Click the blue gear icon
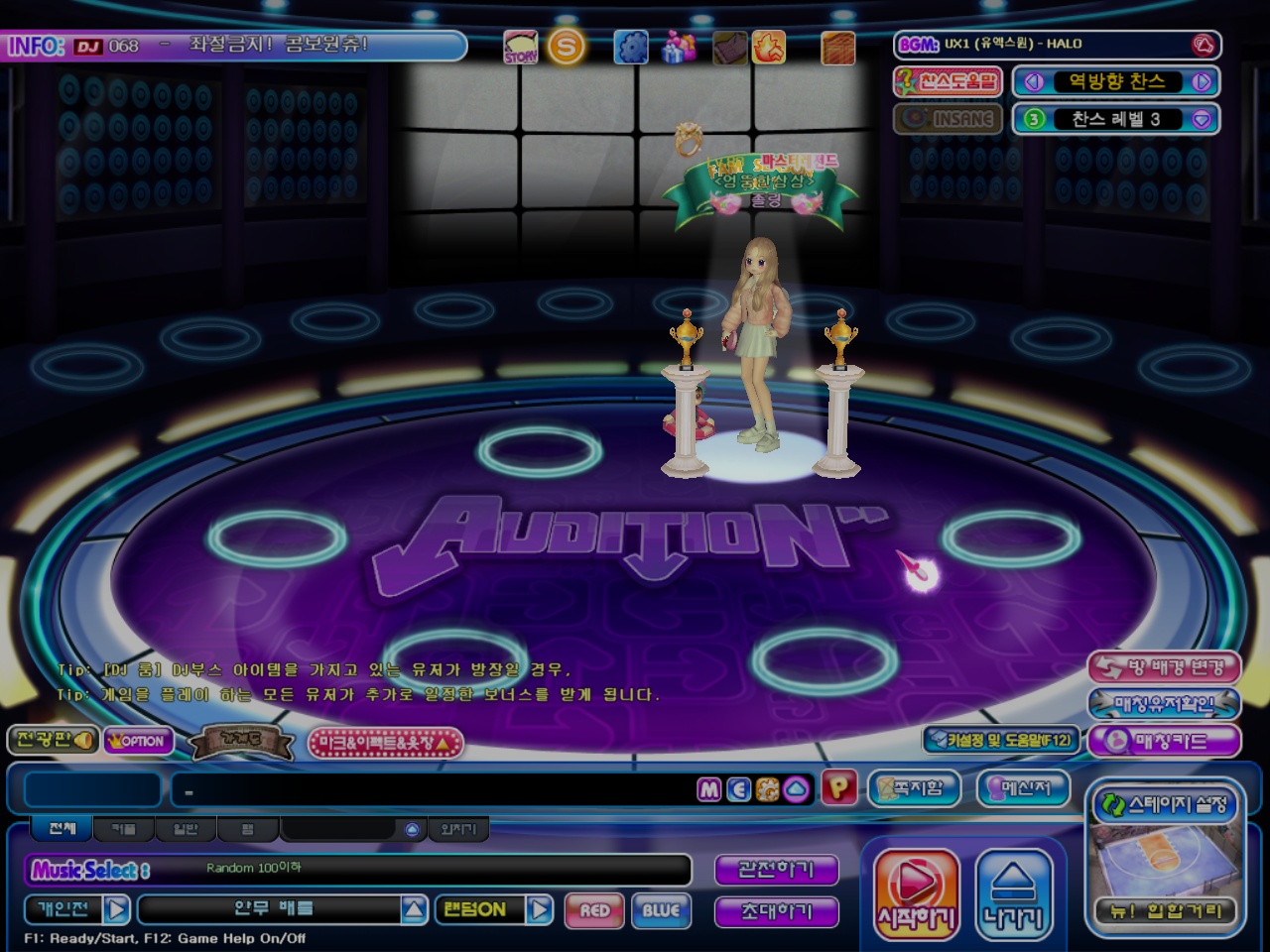 tap(630, 47)
